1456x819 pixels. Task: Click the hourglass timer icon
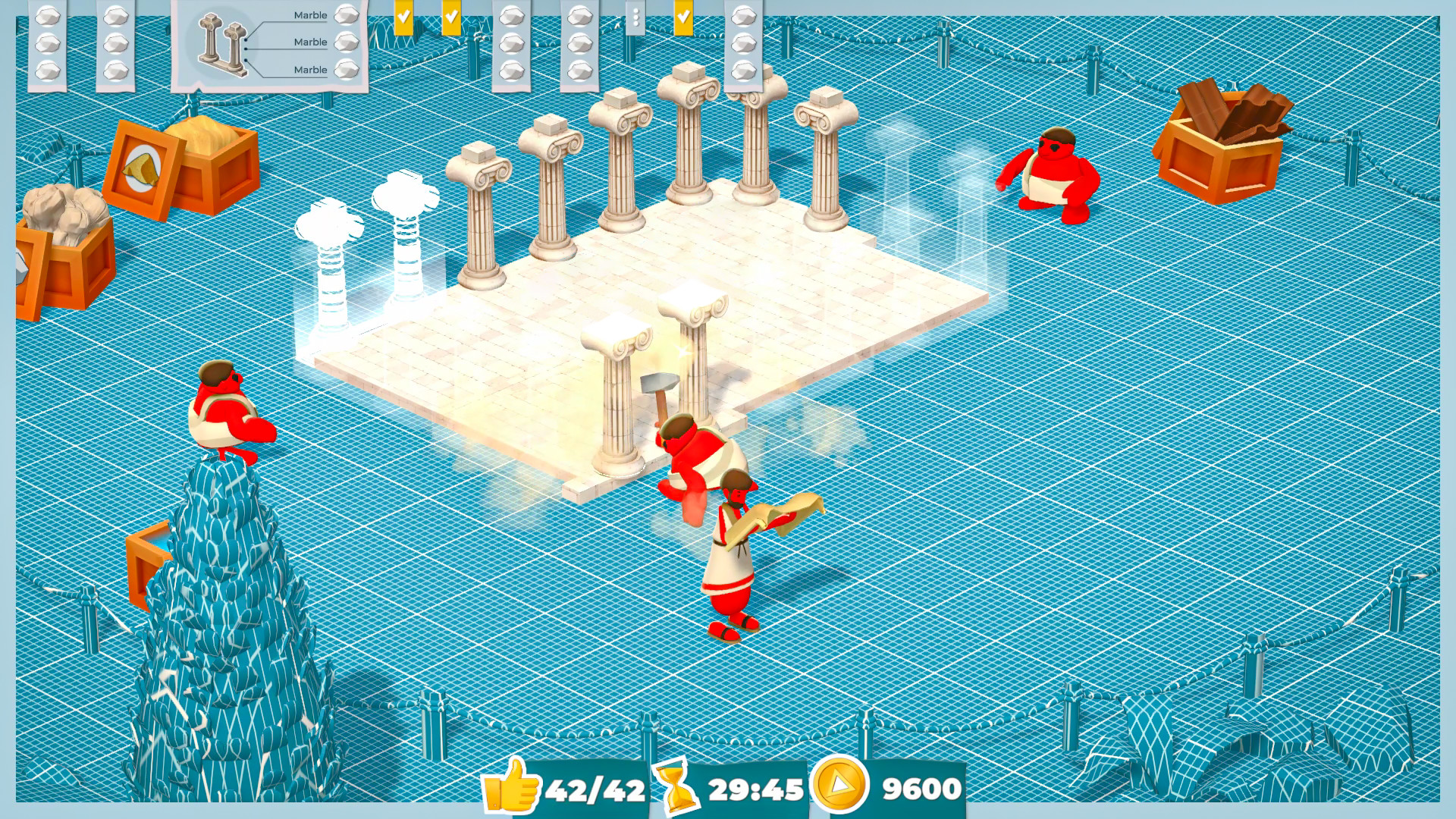[x=681, y=789]
